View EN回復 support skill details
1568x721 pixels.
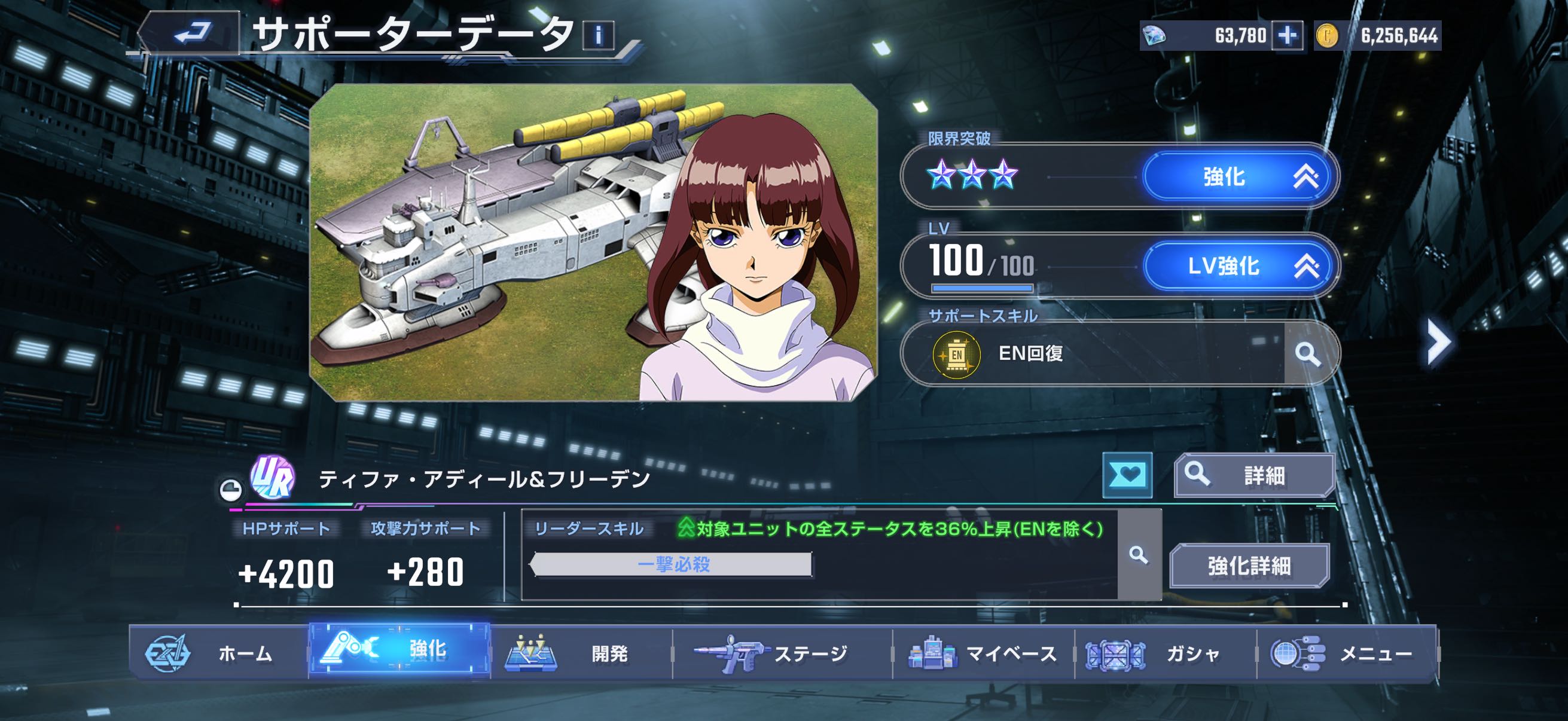pyautogui.click(x=1307, y=353)
